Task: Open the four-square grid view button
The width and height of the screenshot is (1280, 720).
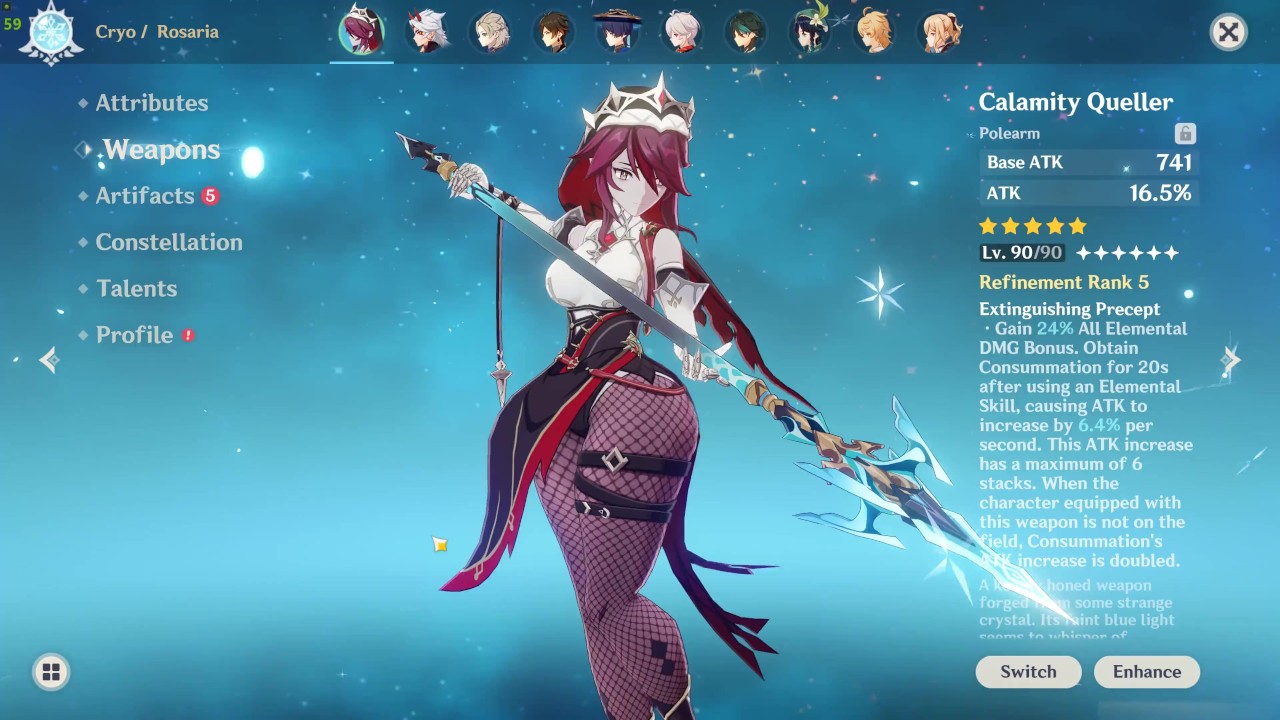Action: point(51,672)
